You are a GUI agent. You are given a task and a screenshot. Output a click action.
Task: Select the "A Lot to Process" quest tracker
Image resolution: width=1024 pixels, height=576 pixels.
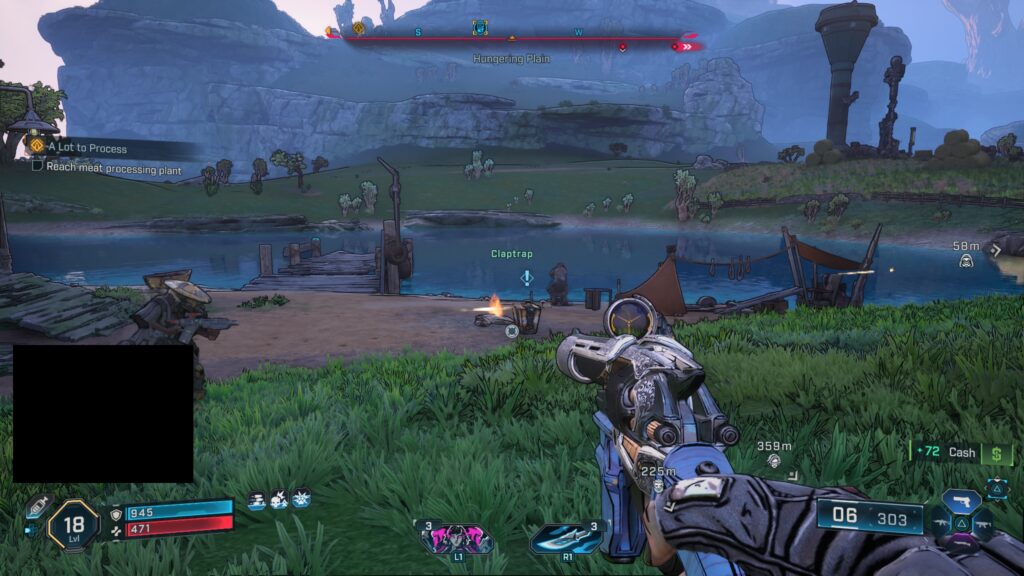(87, 148)
